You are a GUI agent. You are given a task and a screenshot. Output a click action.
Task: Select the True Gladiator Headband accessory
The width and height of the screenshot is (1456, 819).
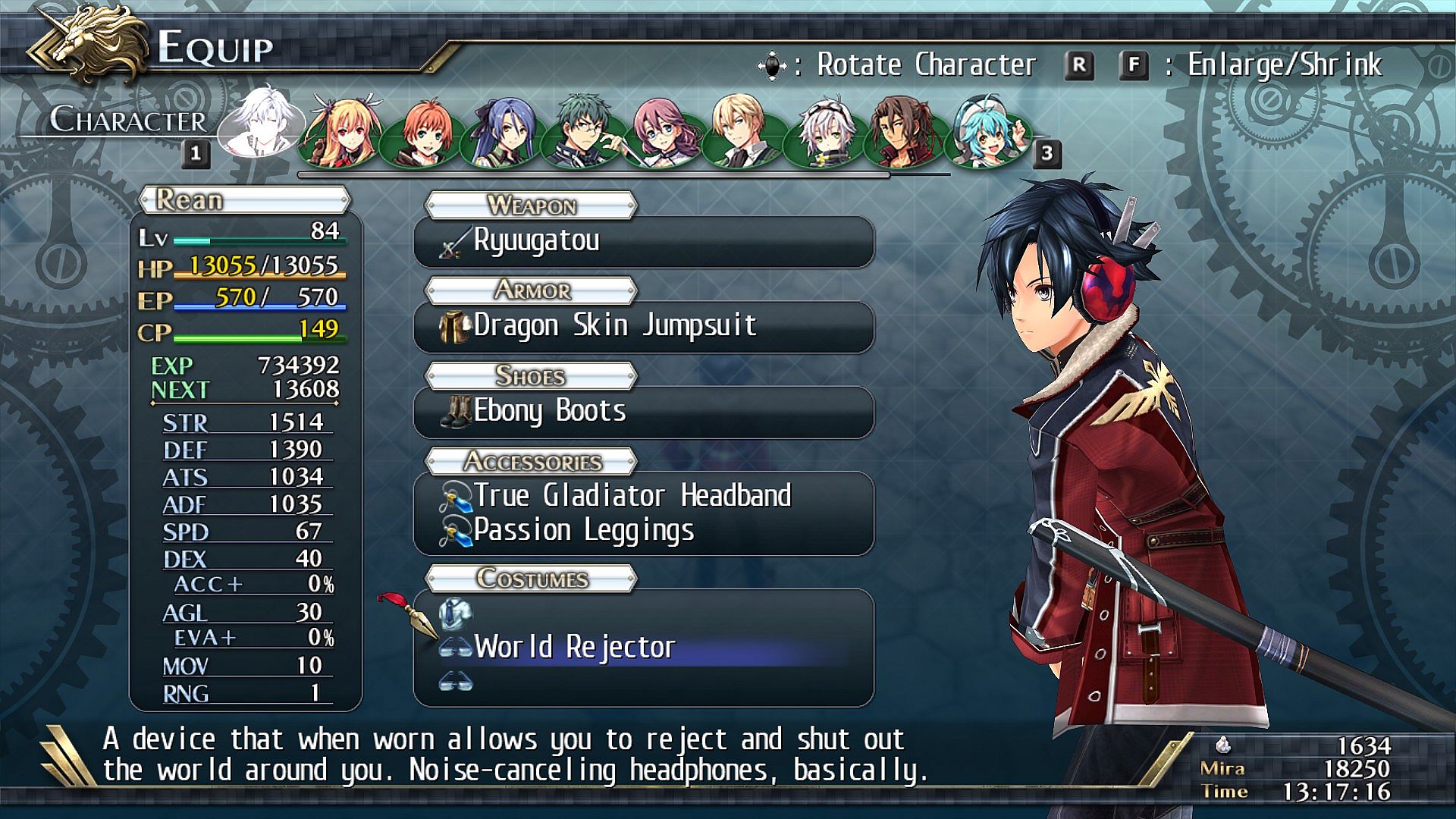click(643, 496)
